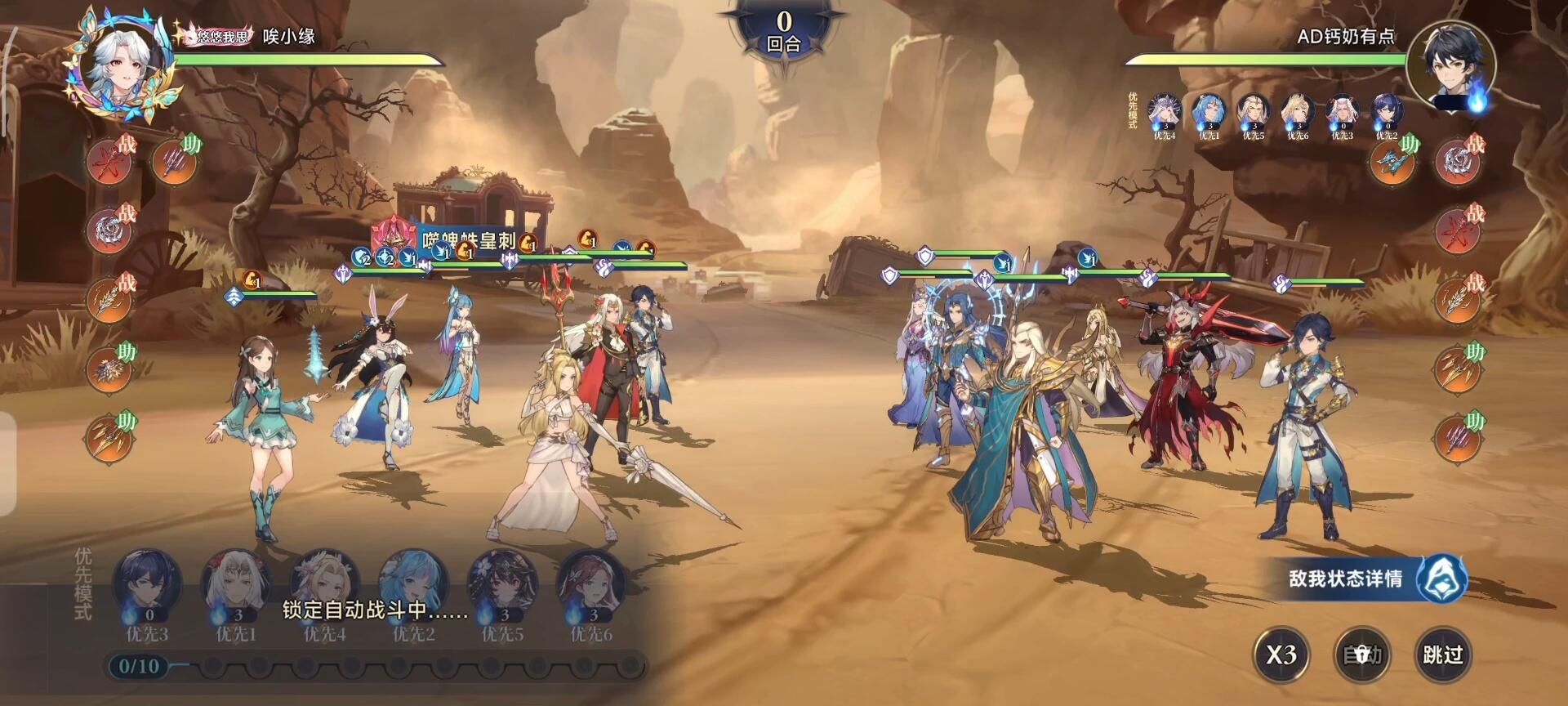Inspect enemy 优先1 blue-haired hero portrait
Screen dimensions: 1568x706
(1209, 113)
